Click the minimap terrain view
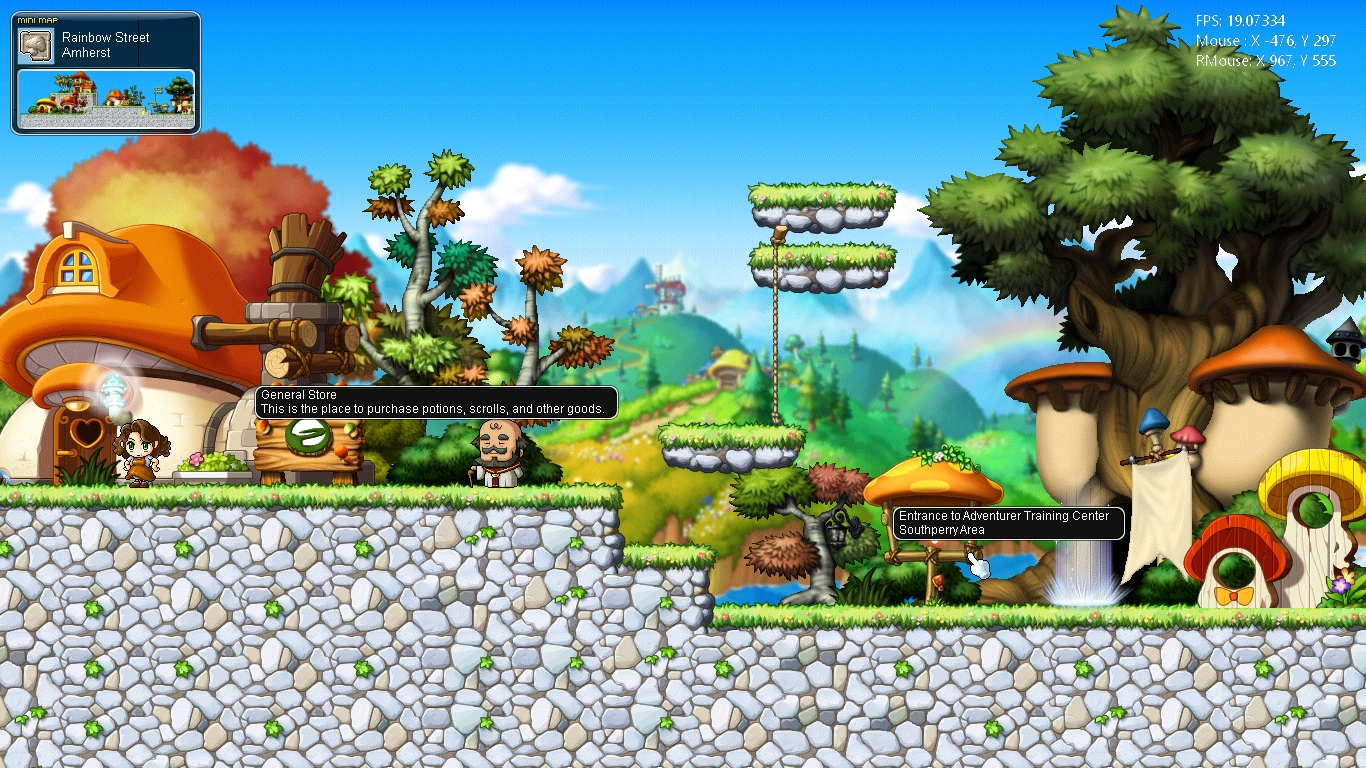1366x768 pixels. [106, 99]
